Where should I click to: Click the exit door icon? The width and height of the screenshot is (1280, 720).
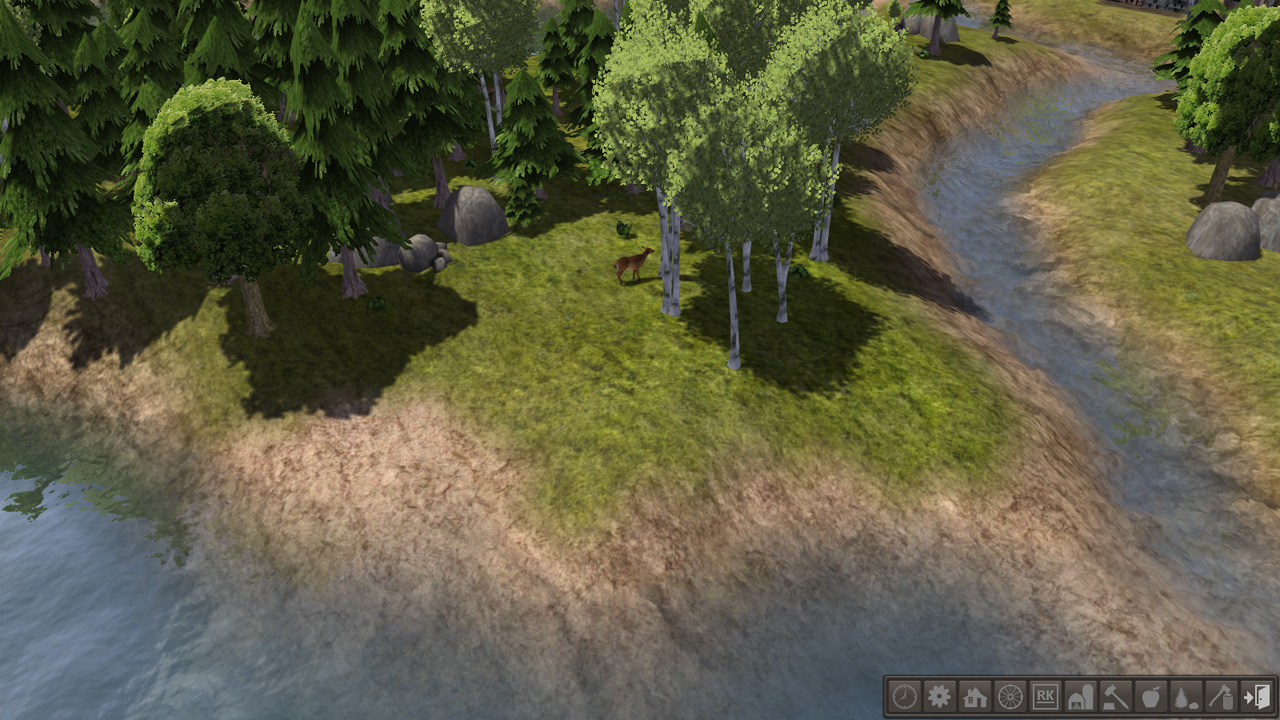(x=1256, y=696)
